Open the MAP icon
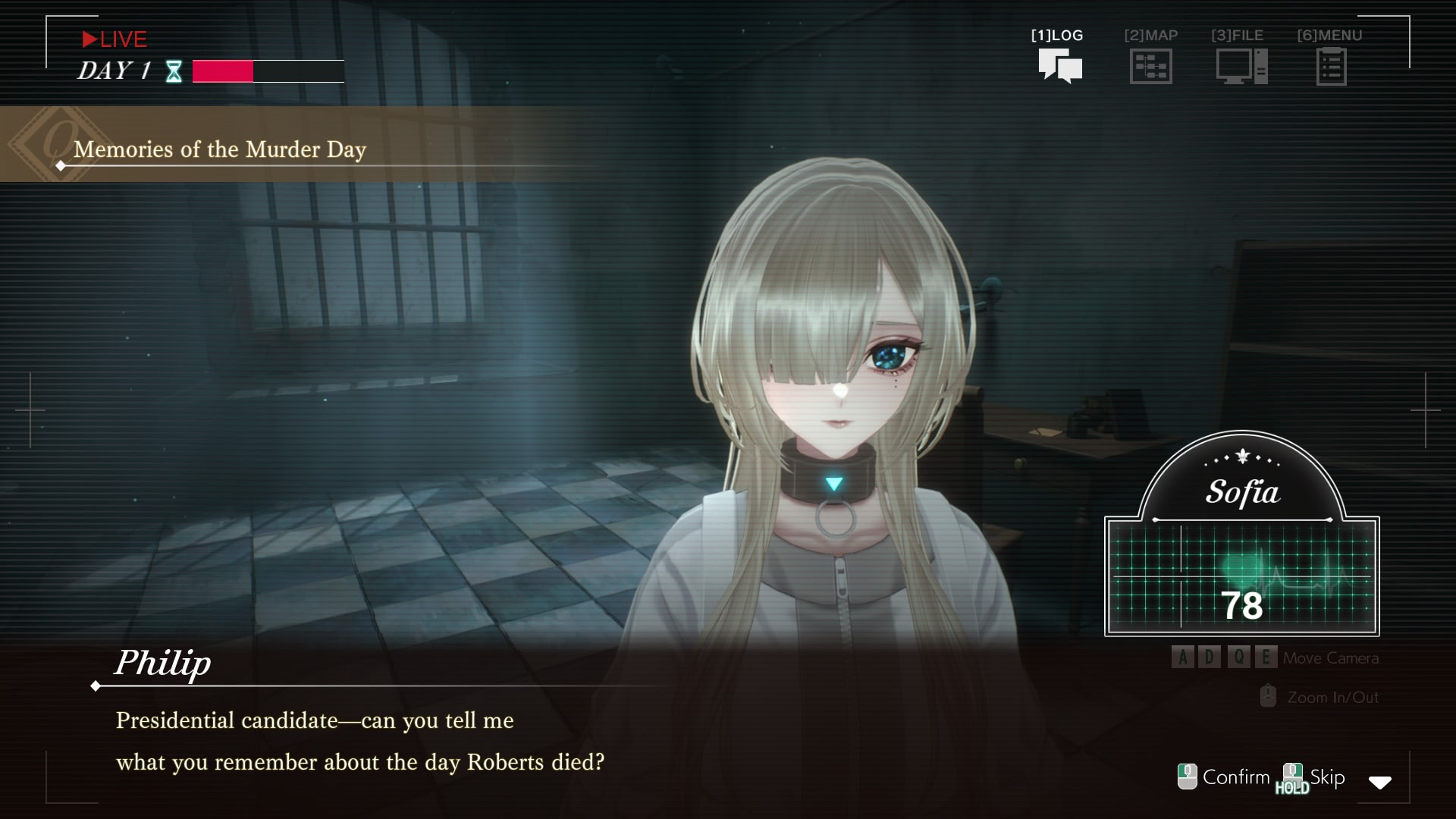1456x819 pixels. point(1150,67)
